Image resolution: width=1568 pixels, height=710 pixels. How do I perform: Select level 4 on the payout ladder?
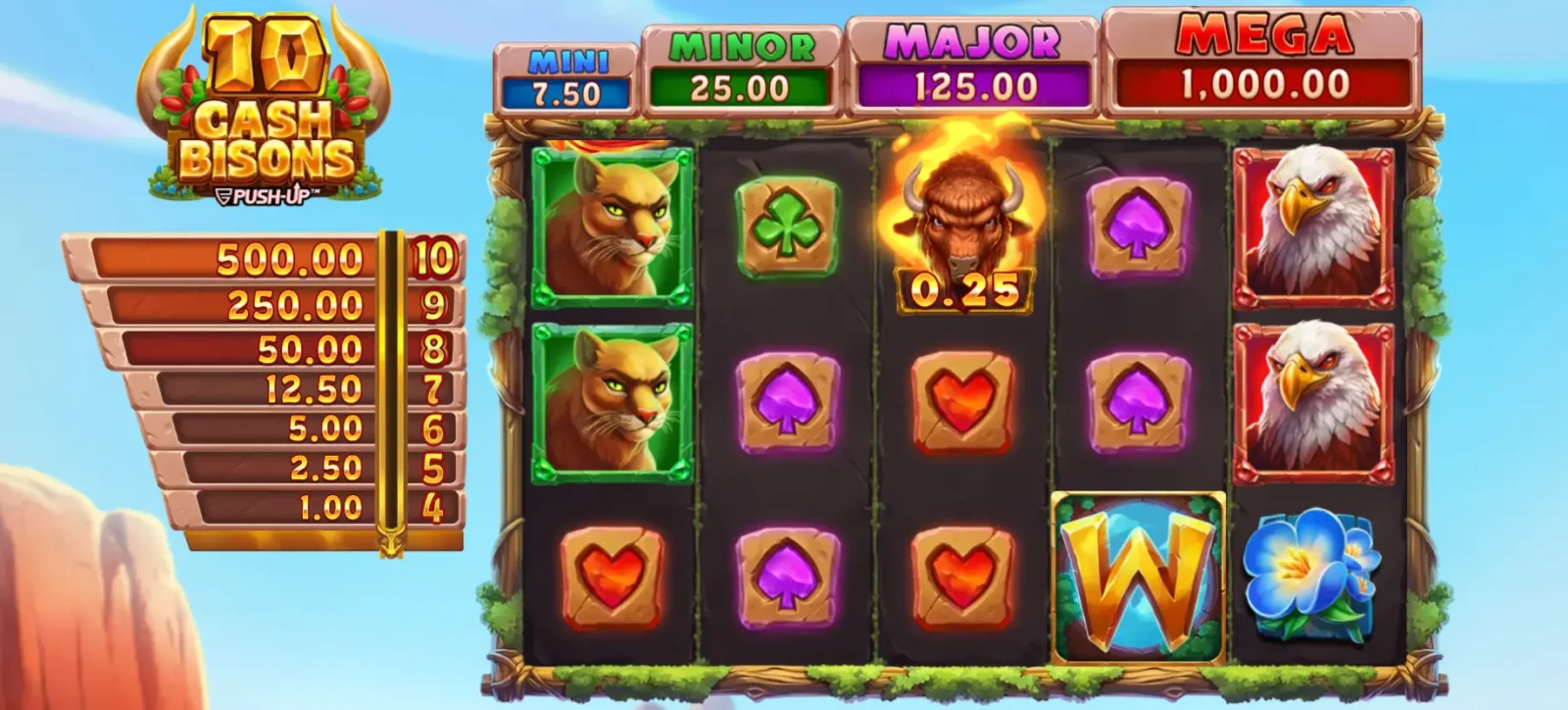point(432,509)
